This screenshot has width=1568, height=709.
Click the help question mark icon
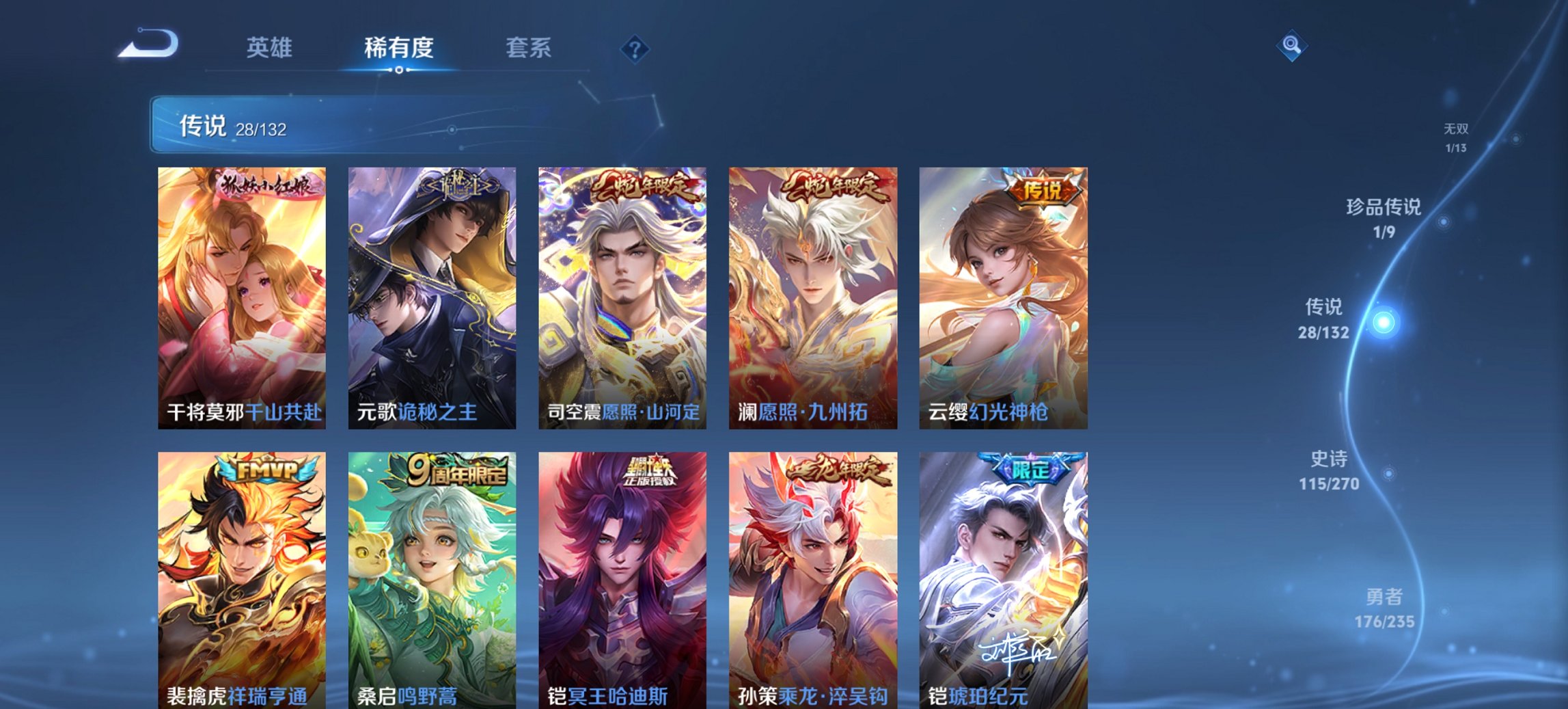click(635, 48)
